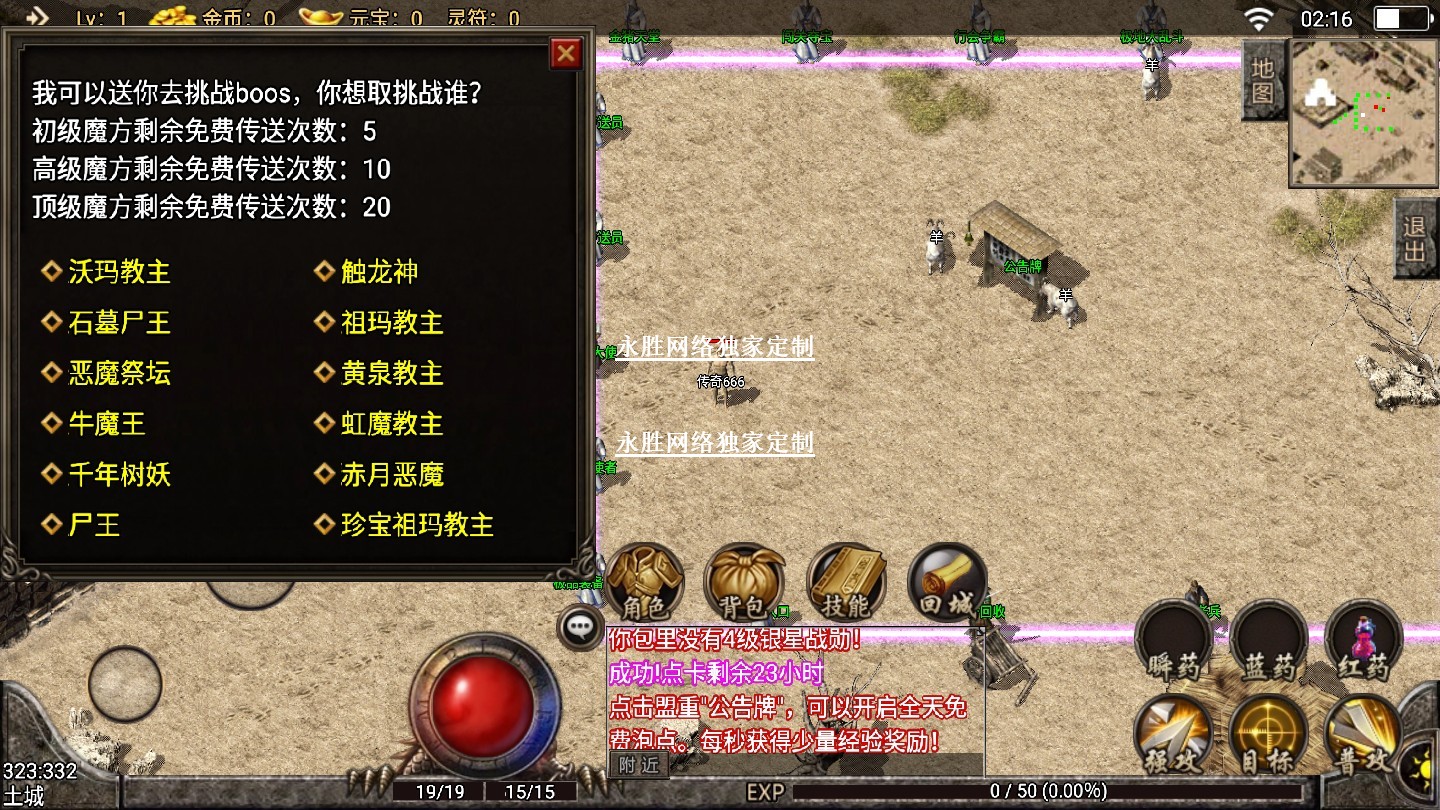Choose 沃玛教主 boss challenge
Viewport: 1440px width, 810px height.
(x=118, y=272)
